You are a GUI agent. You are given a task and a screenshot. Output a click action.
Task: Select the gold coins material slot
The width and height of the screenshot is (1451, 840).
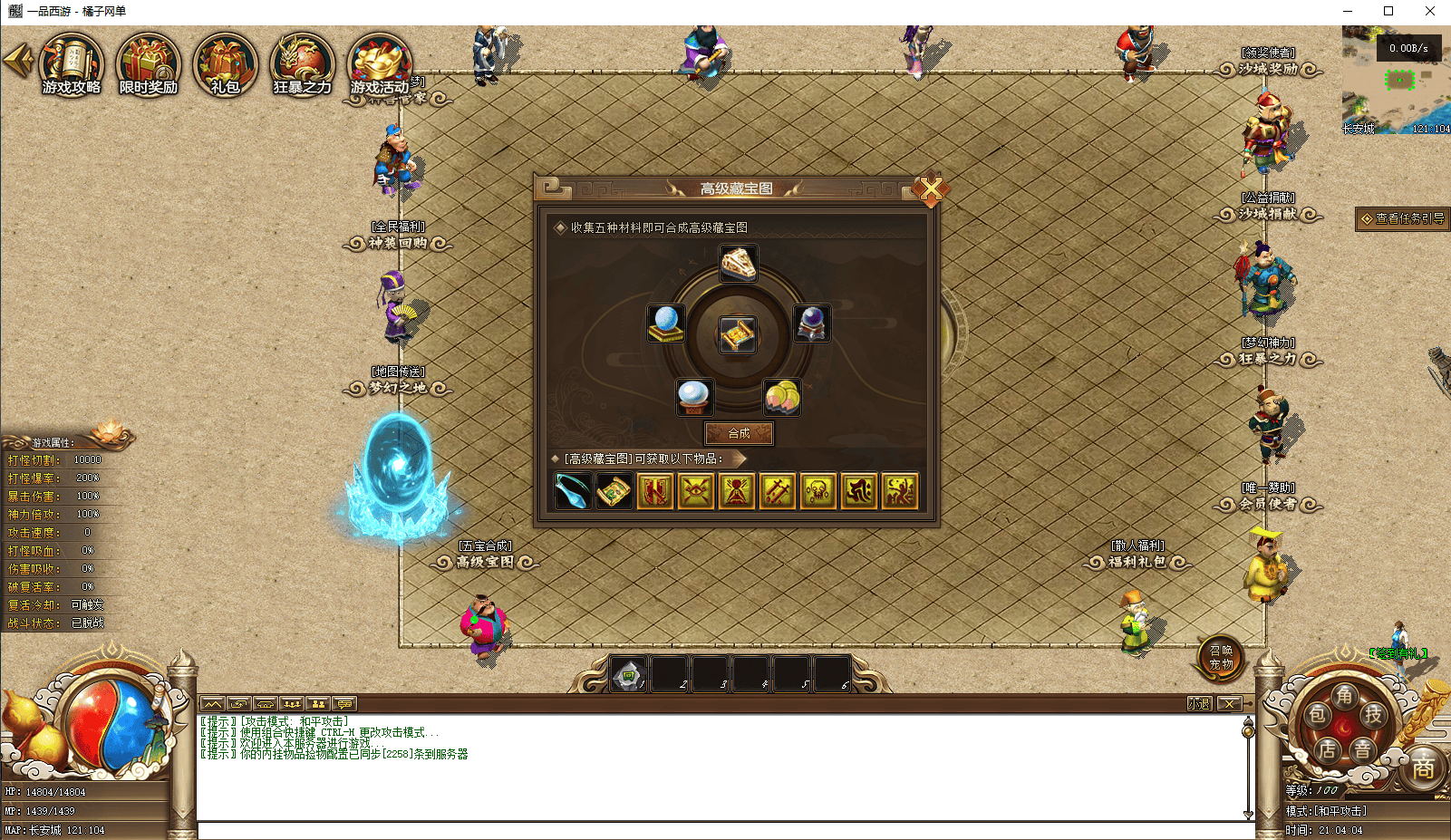[781, 396]
